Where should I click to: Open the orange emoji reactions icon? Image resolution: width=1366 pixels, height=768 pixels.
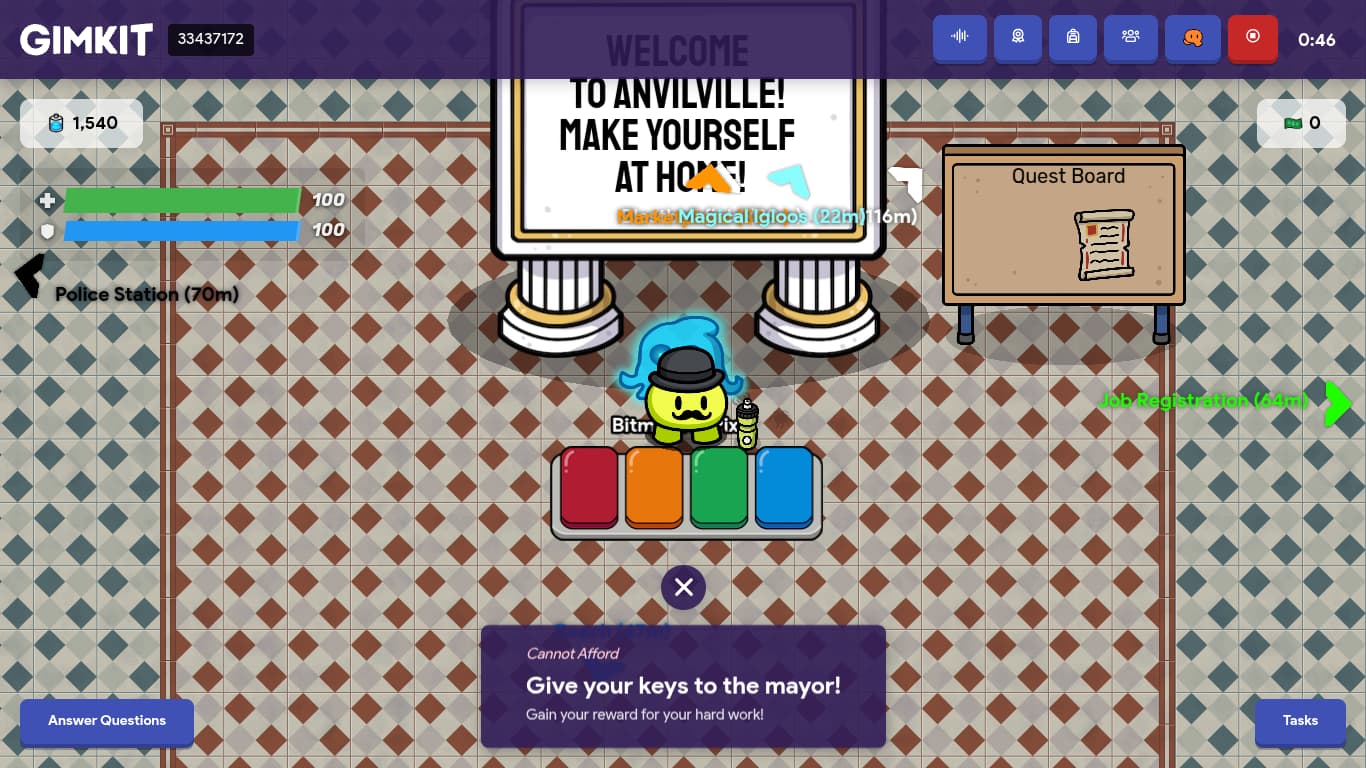[1192, 38]
